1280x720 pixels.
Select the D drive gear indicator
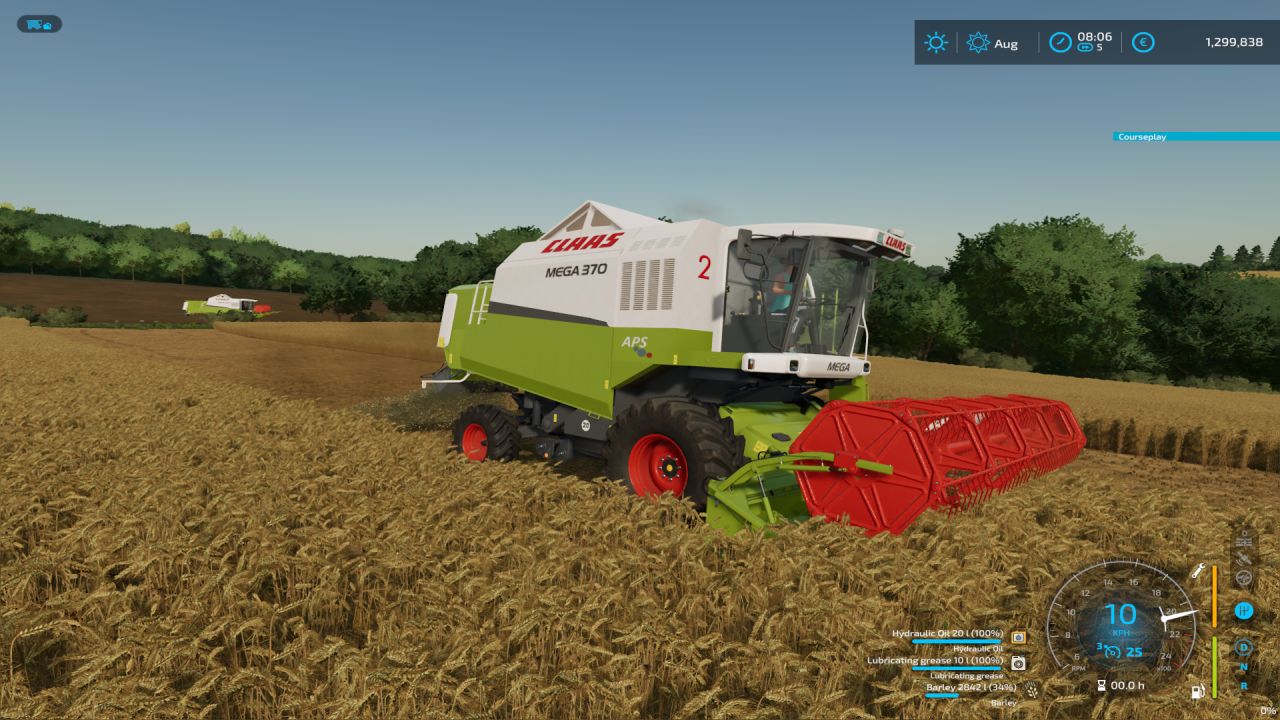click(1242, 647)
